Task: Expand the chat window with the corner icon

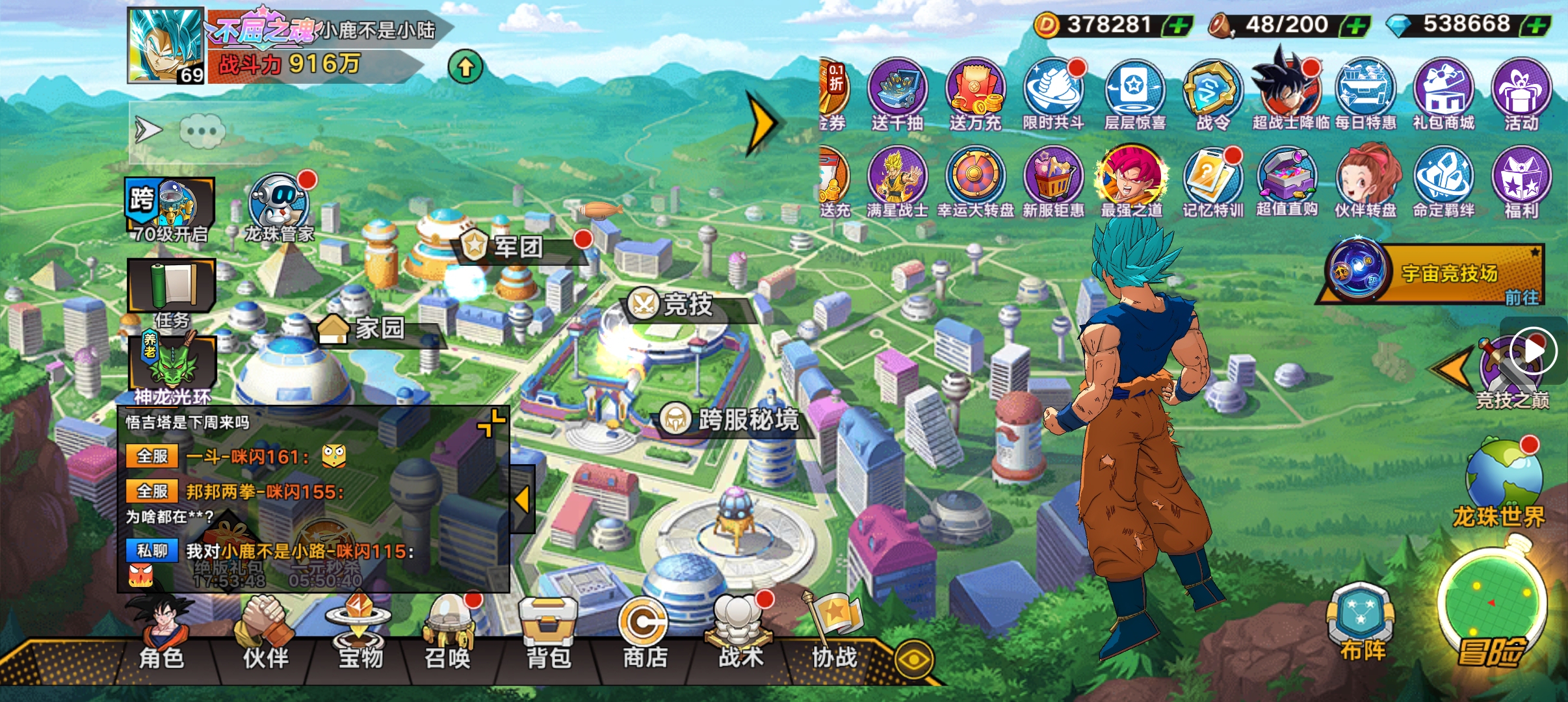Action: point(491,422)
